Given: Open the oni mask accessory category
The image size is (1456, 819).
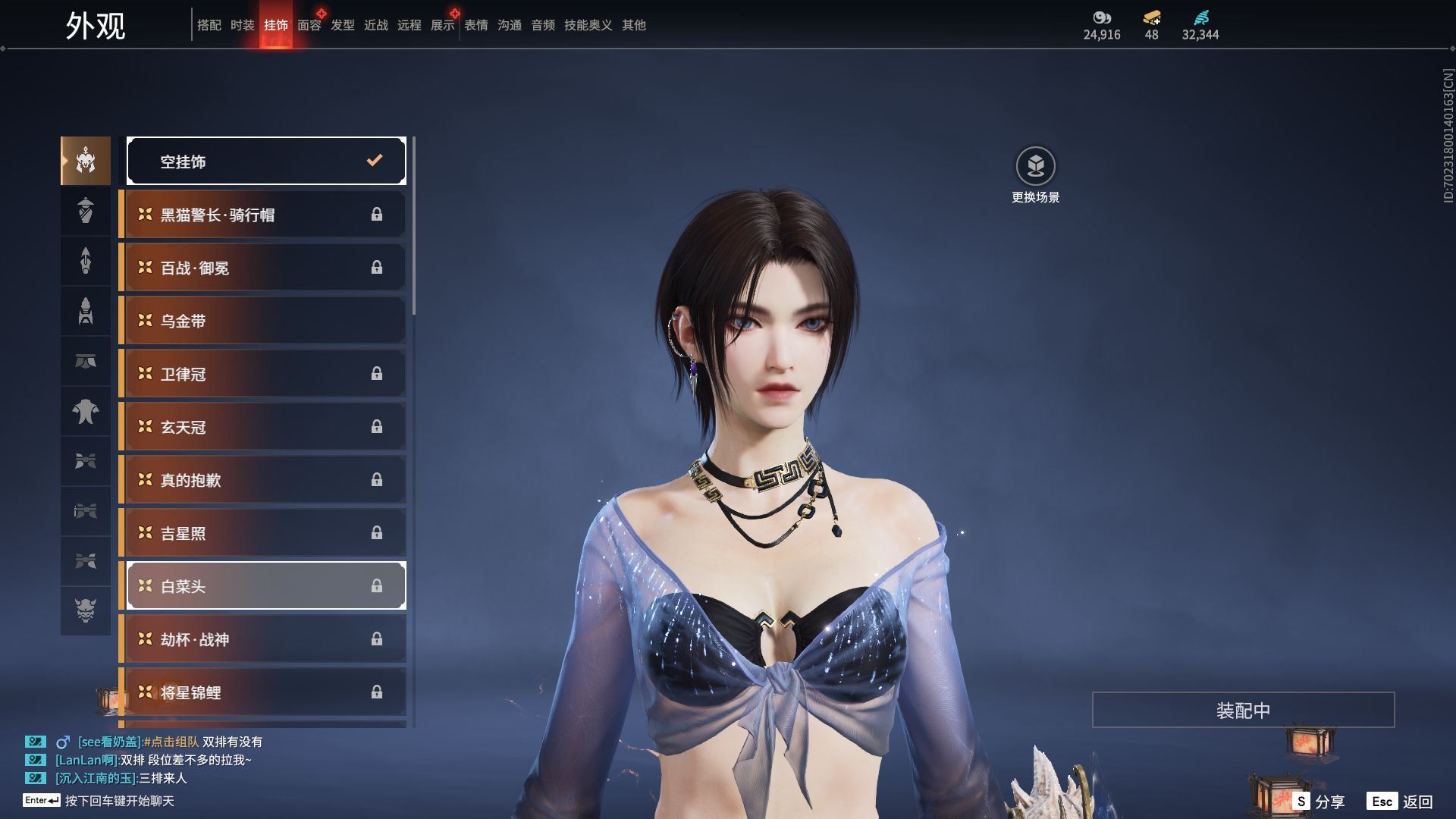Looking at the screenshot, I should [x=86, y=610].
